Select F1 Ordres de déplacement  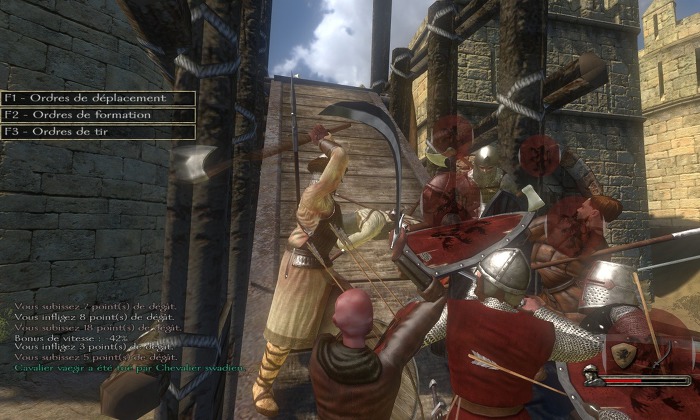click(x=97, y=98)
